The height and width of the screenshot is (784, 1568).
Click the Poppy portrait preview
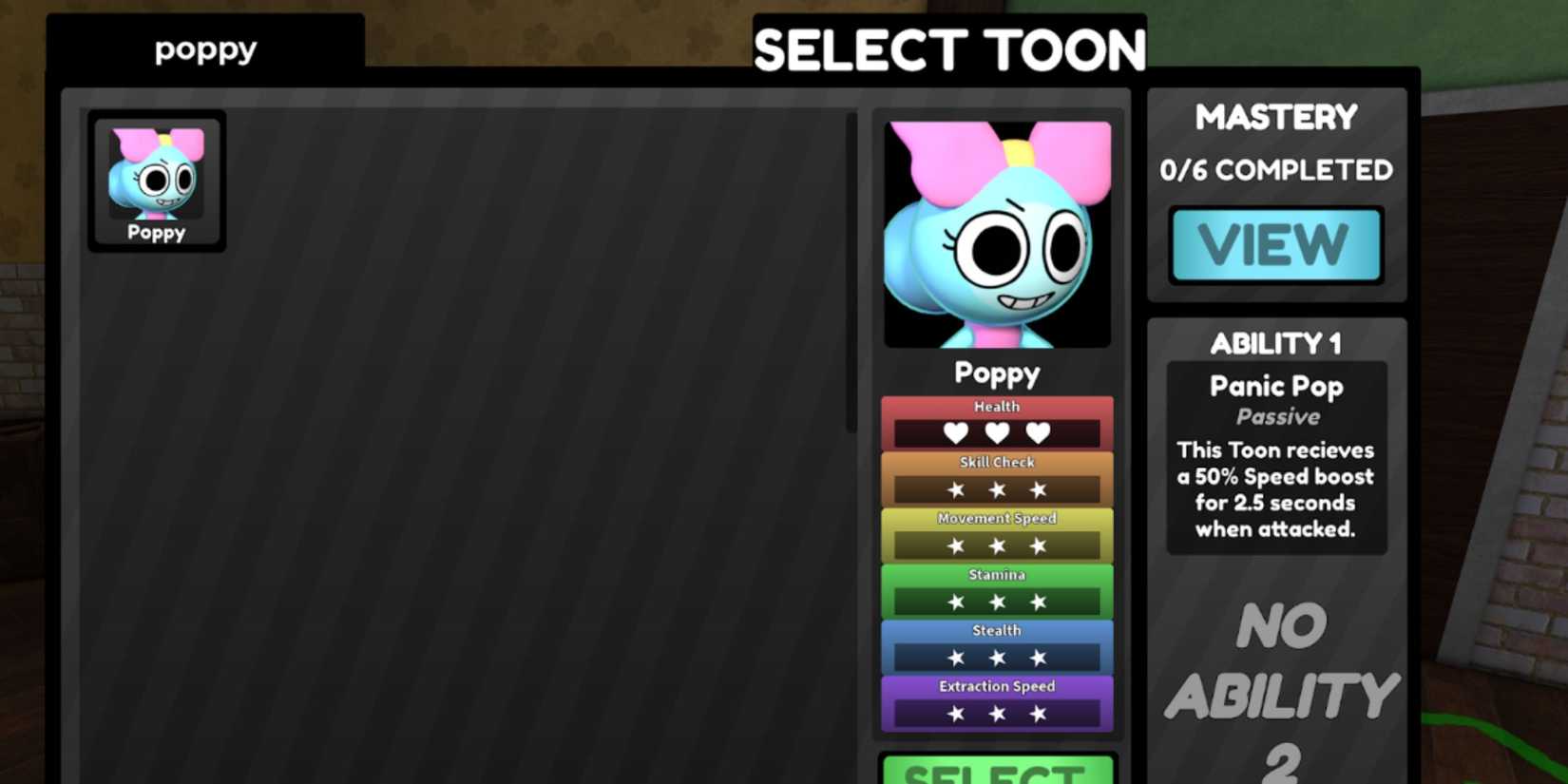pos(996,233)
